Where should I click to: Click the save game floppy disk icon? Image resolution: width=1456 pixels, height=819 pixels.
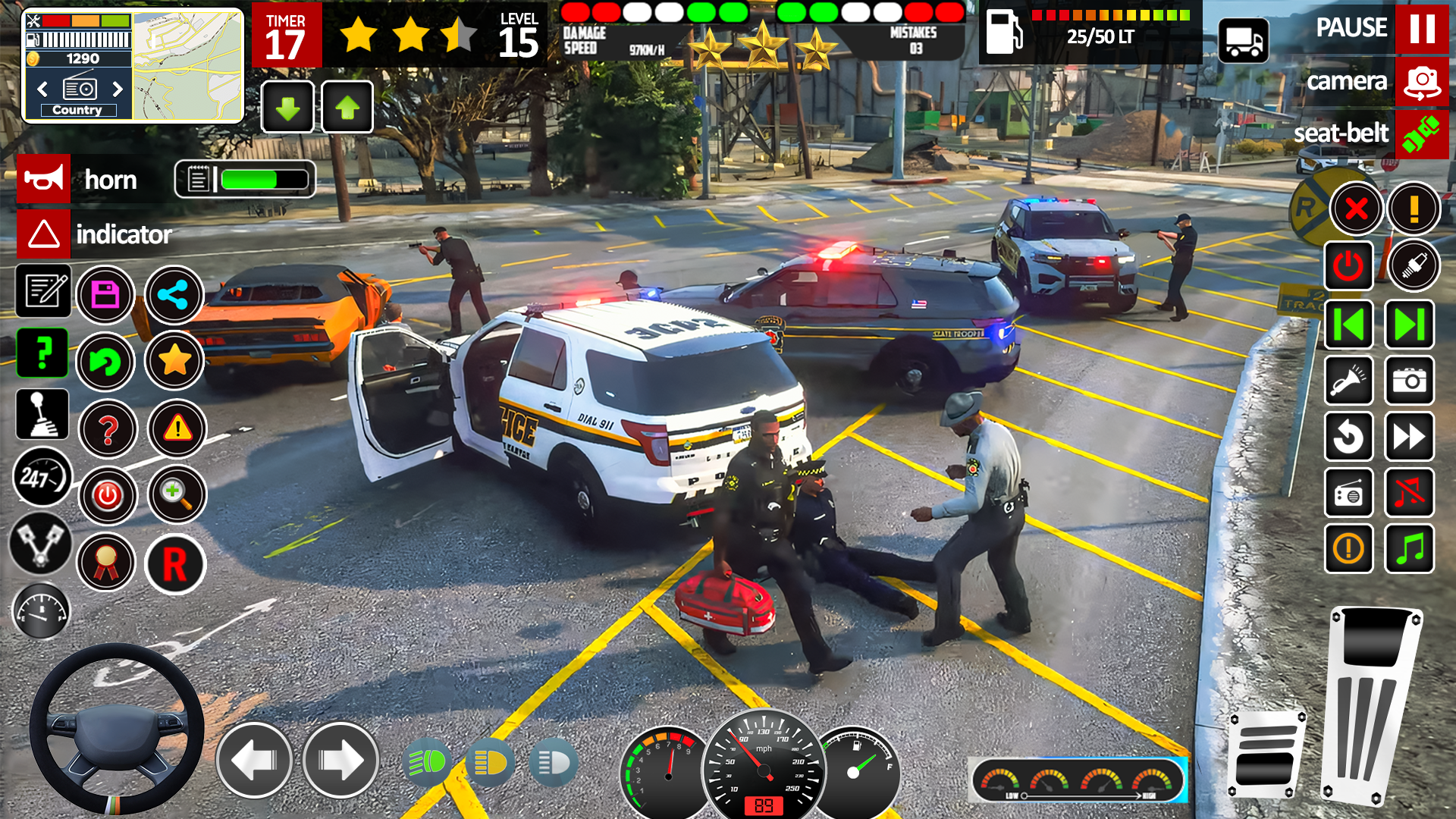[x=106, y=294]
